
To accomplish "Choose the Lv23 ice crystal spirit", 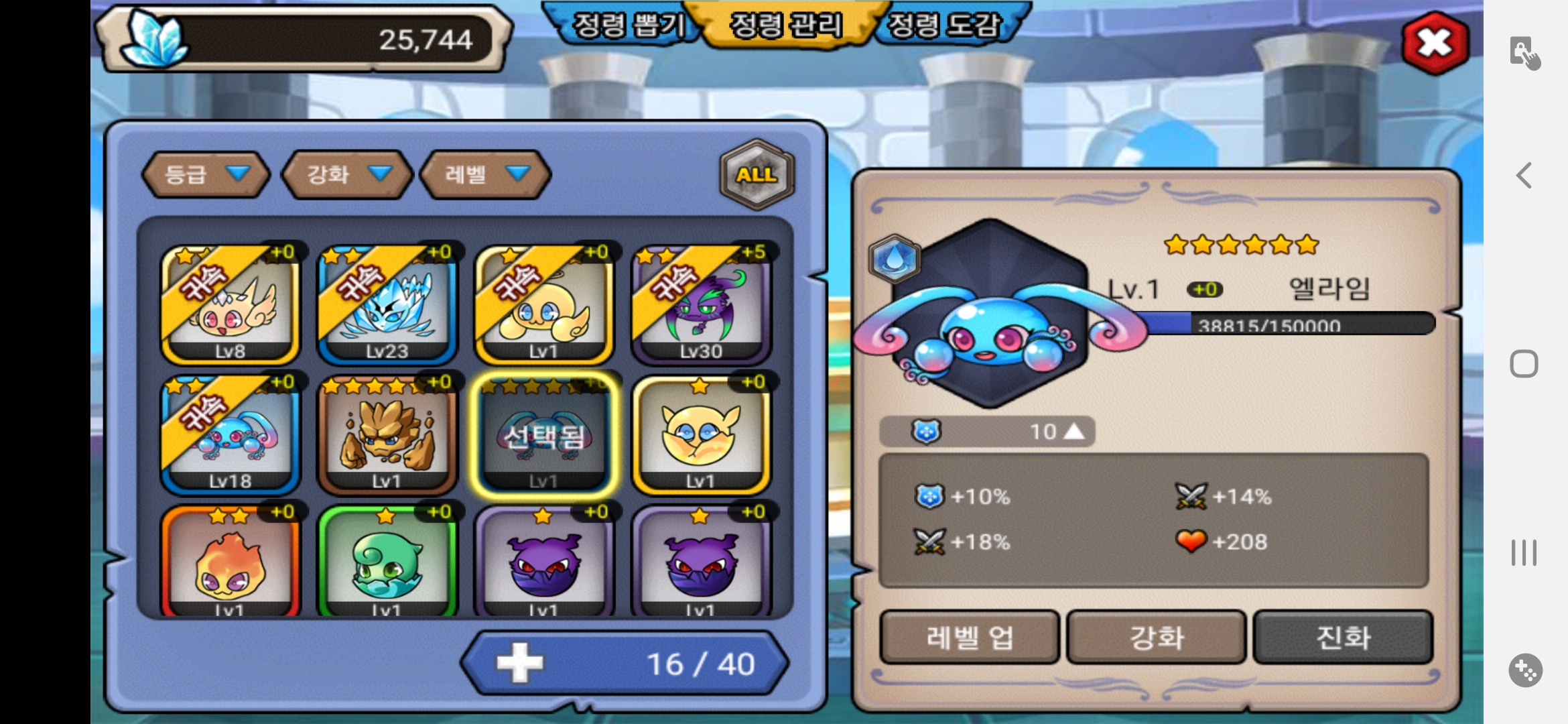I will coord(387,305).
